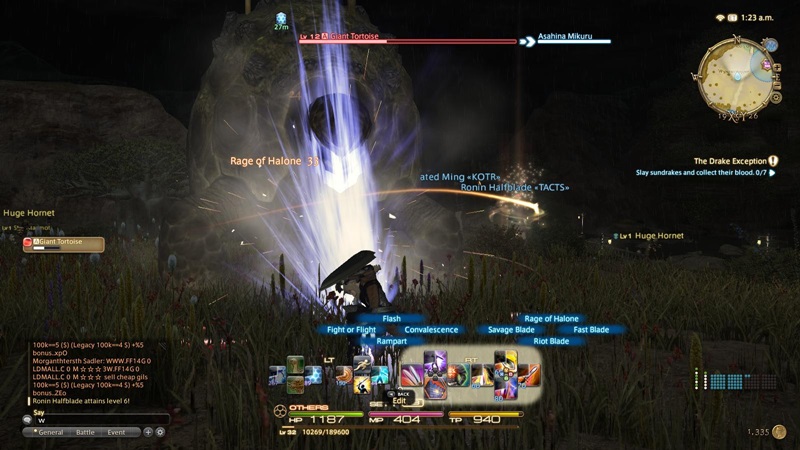Open The Drake Exception quest entry

tap(730, 160)
